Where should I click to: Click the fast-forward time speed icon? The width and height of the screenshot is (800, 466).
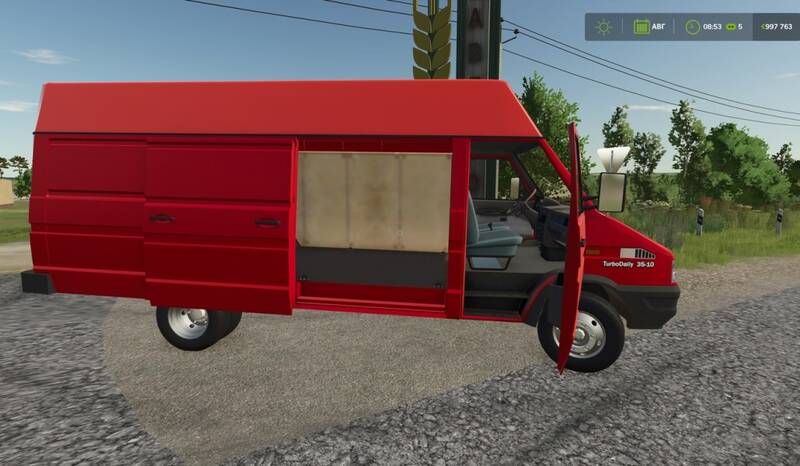click(x=729, y=27)
